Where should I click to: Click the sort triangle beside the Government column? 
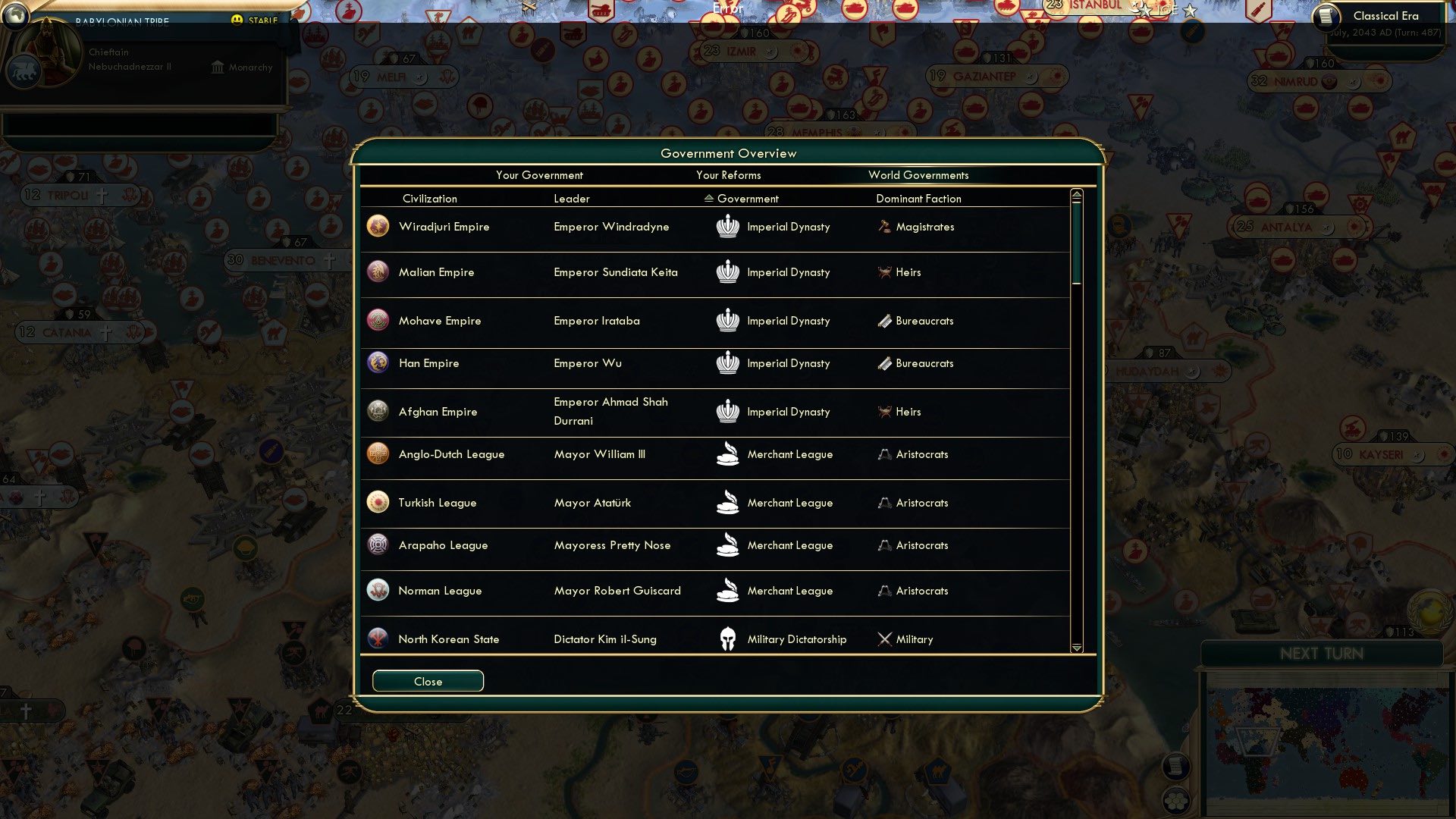click(710, 199)
